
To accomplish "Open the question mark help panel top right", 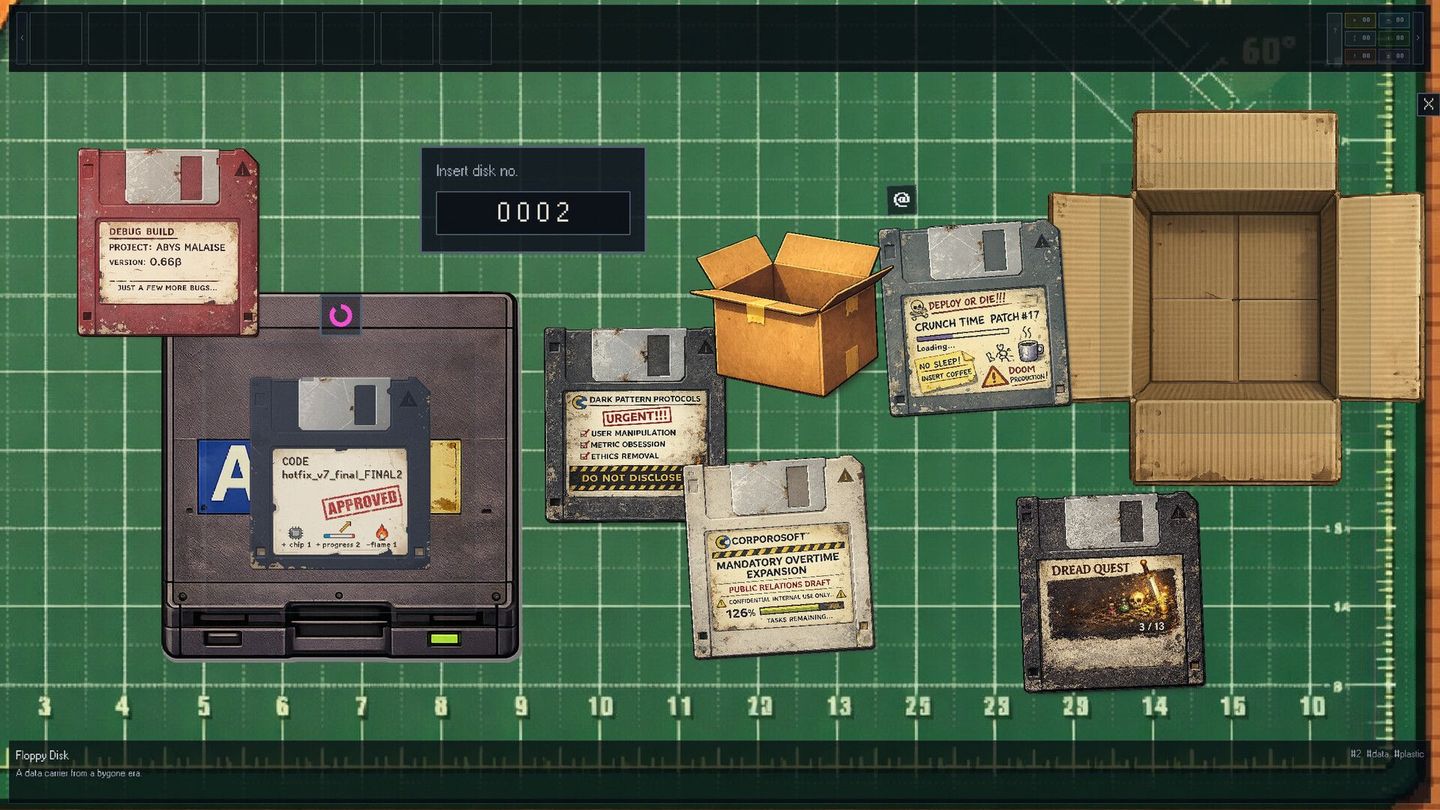I will (x=1335, y=30).
